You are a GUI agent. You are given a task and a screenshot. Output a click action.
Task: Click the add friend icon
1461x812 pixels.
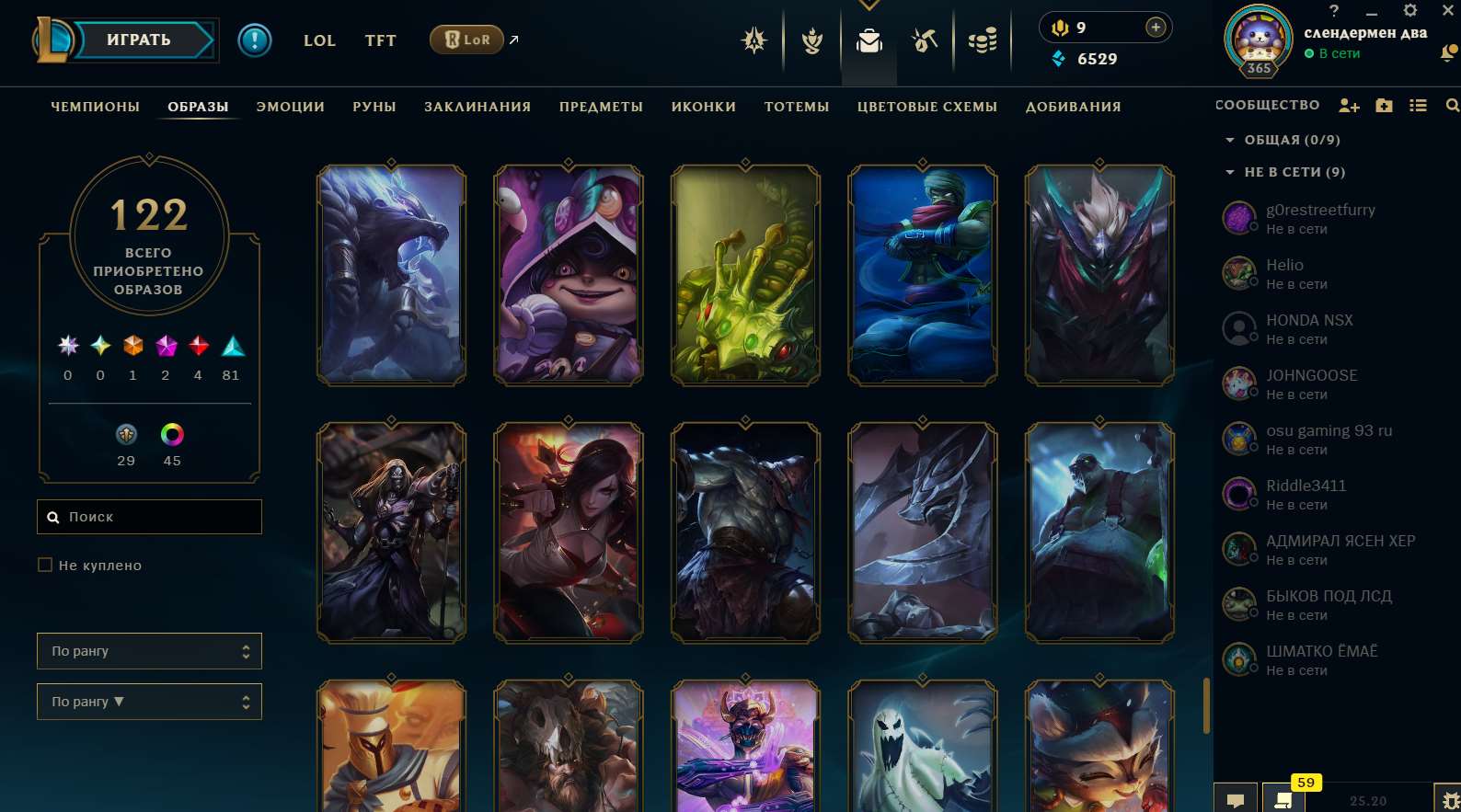click(x=1349, y=106)
